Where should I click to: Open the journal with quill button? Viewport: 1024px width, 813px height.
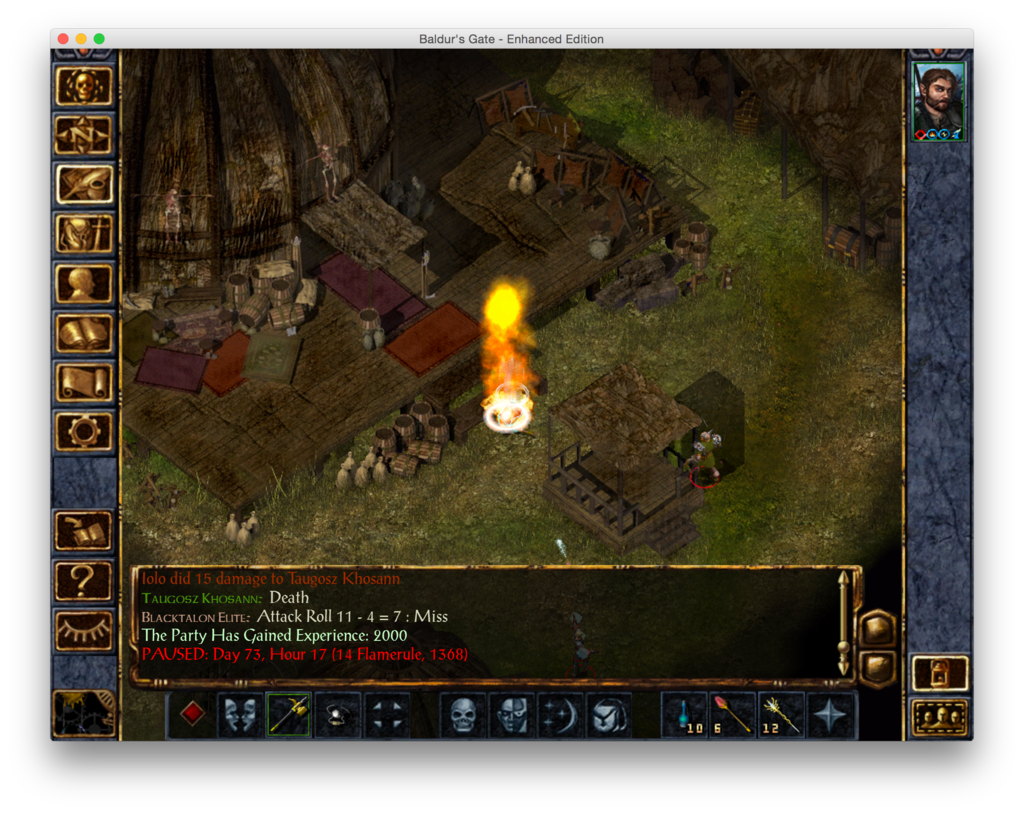pyautogui.click(x=84, y=185)
